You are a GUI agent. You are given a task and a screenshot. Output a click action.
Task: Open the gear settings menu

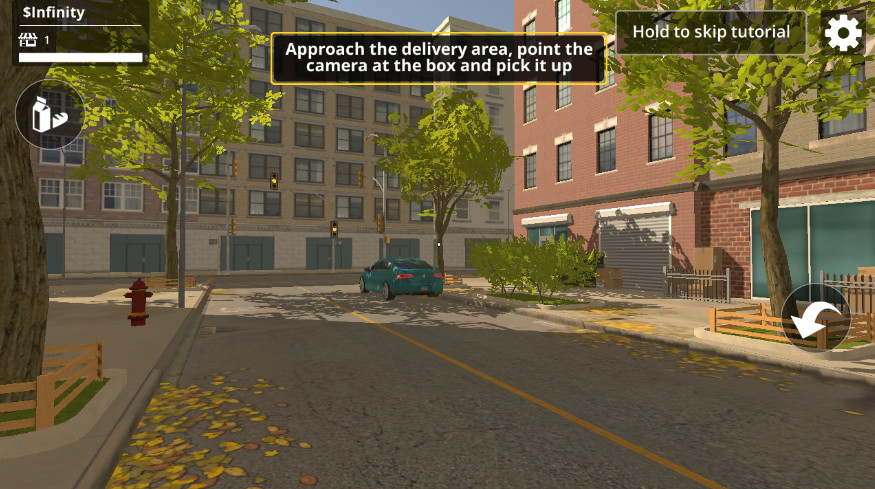[843, 33]
